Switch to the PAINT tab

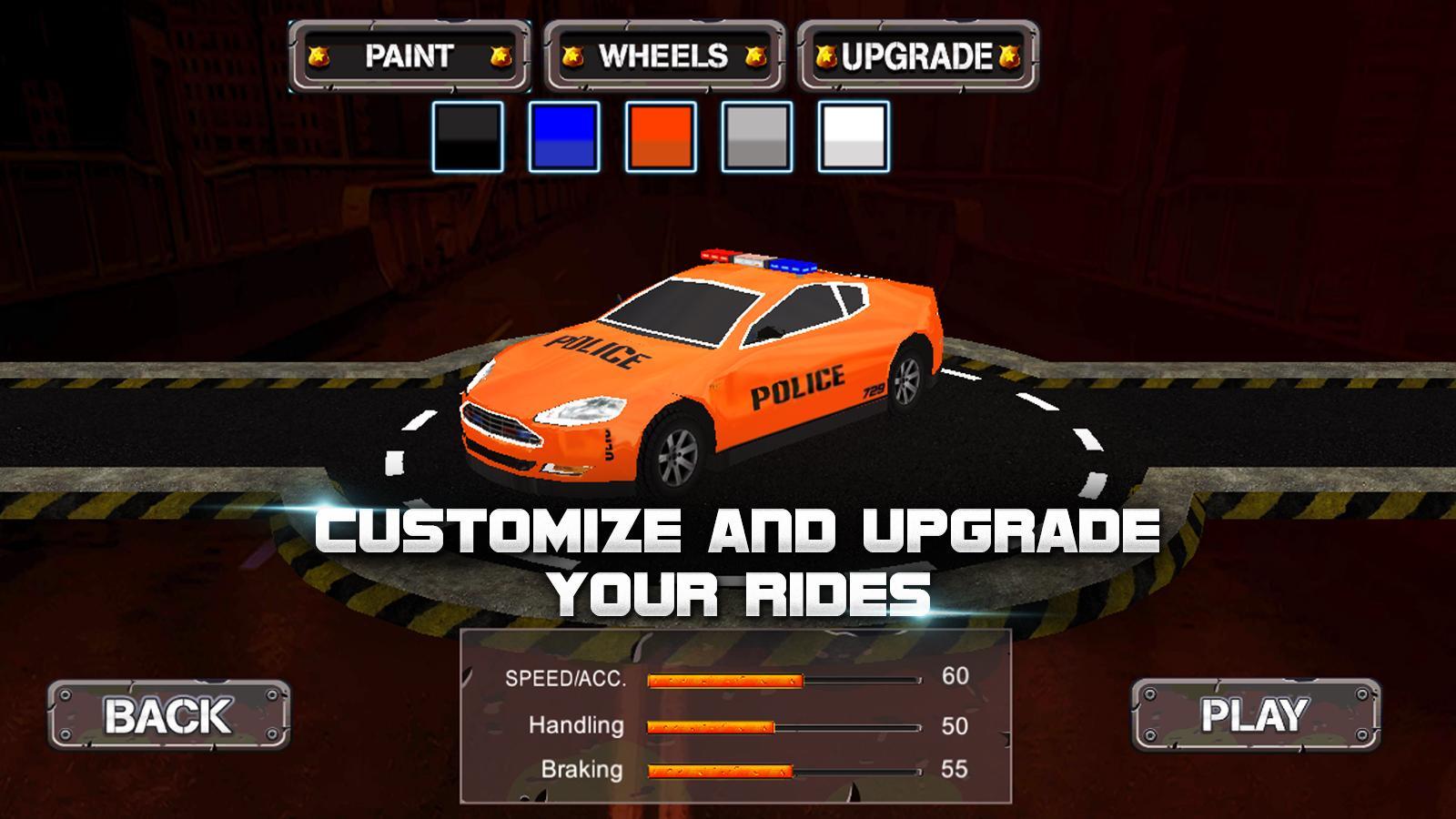tap(408, 56)
